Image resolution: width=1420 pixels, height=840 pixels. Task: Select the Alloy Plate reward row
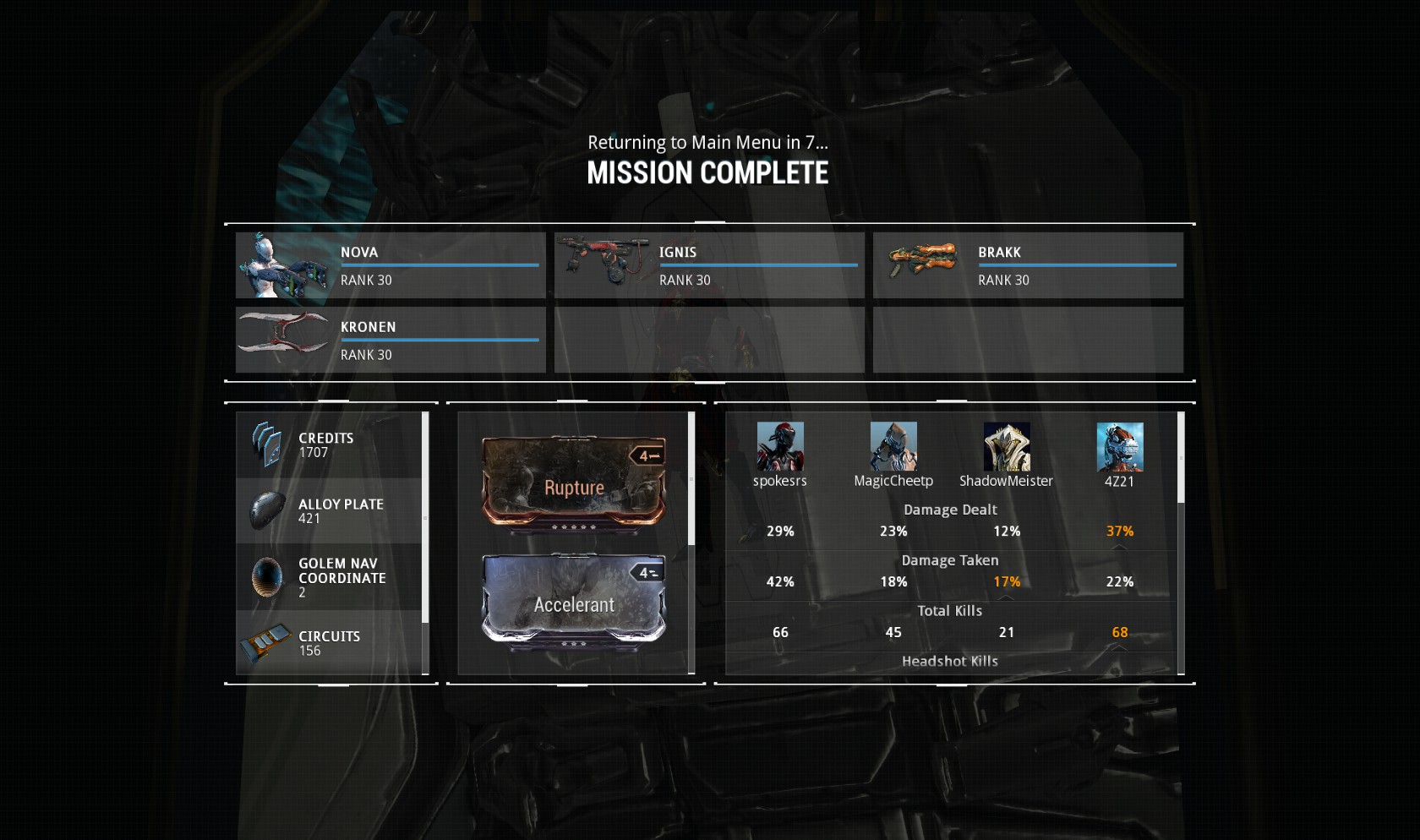pos(329,510)
